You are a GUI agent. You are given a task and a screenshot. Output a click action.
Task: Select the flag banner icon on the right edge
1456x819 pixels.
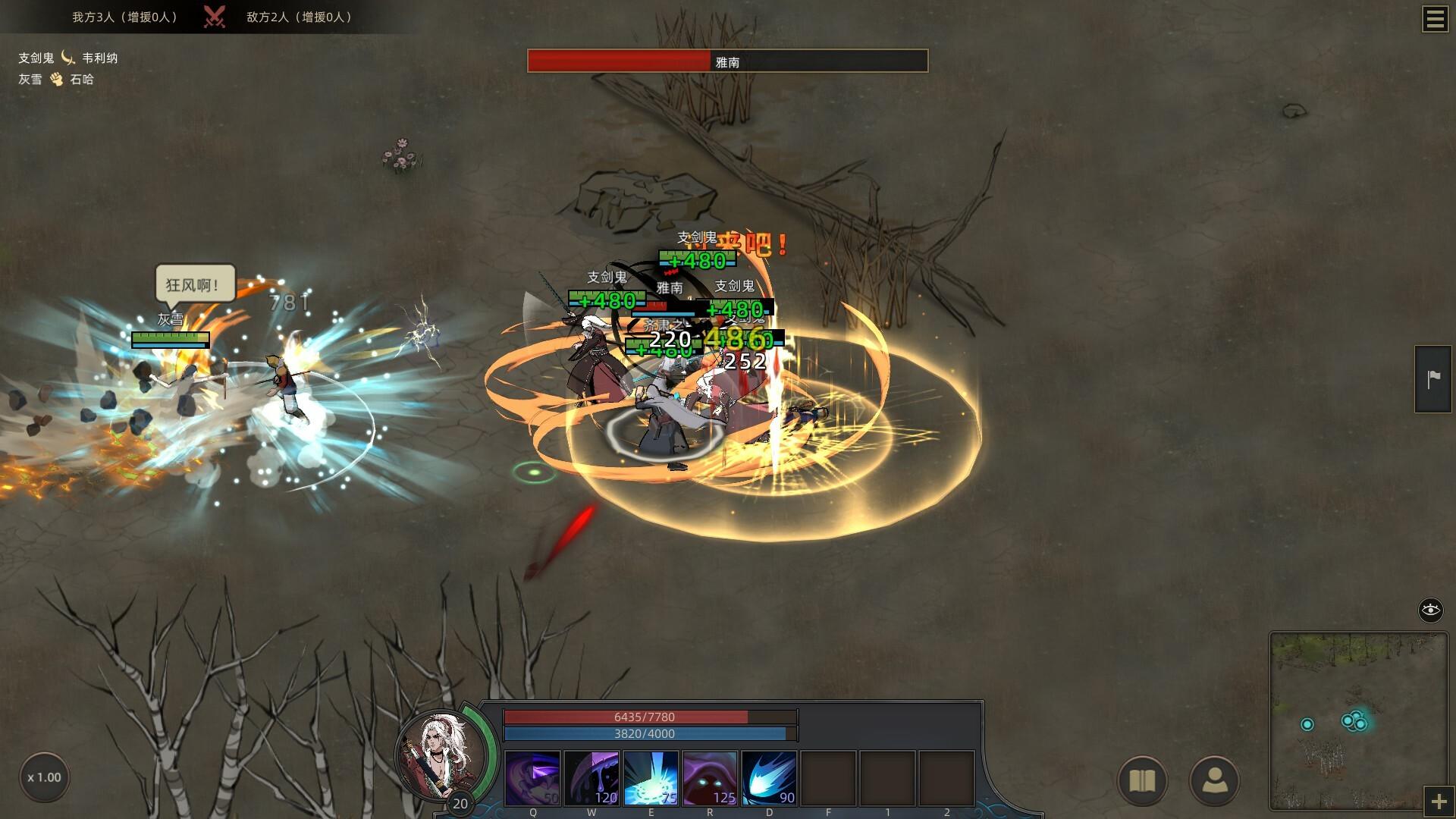(x=1432, y=377)
